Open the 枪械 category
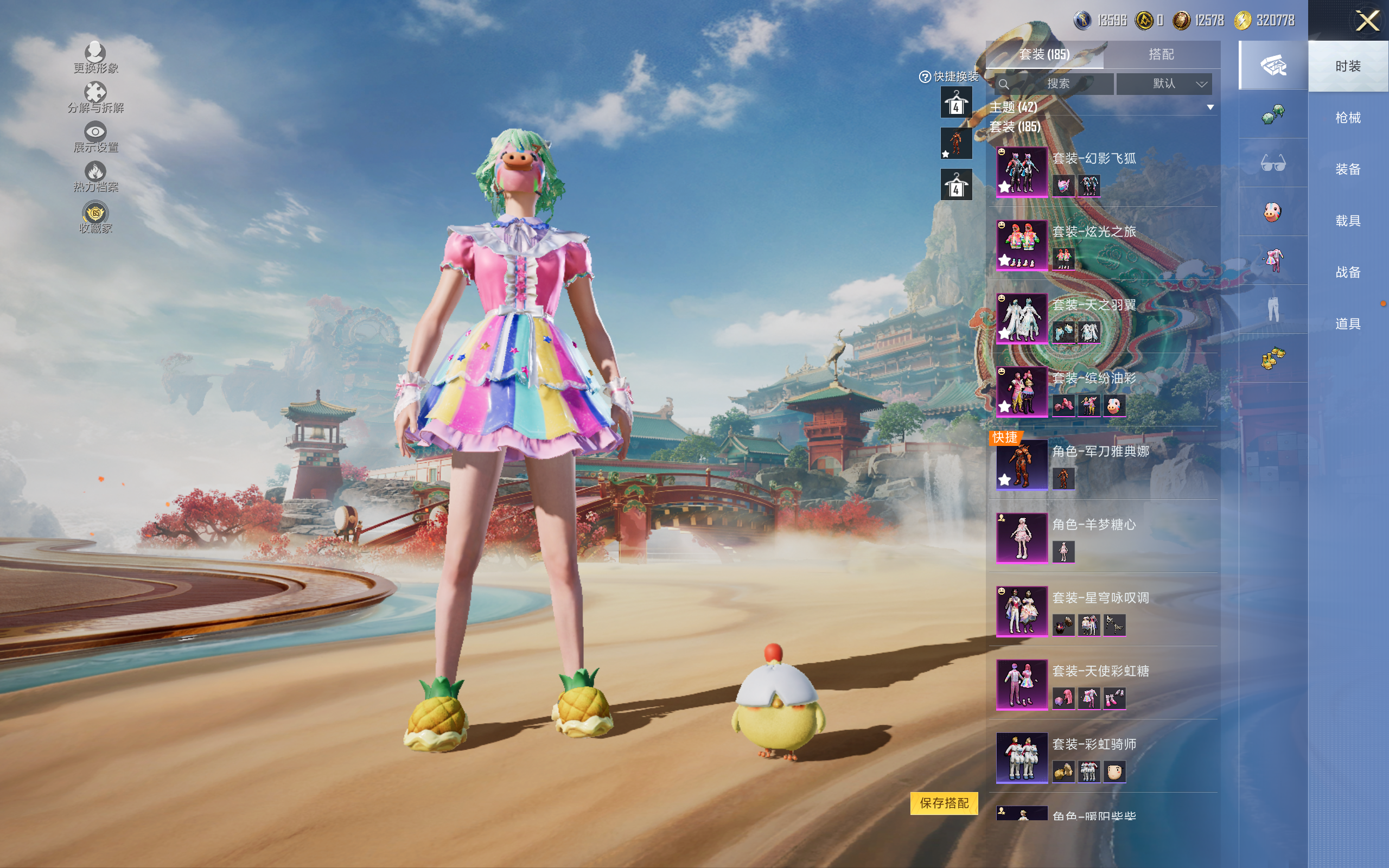 click(1347, 118)
